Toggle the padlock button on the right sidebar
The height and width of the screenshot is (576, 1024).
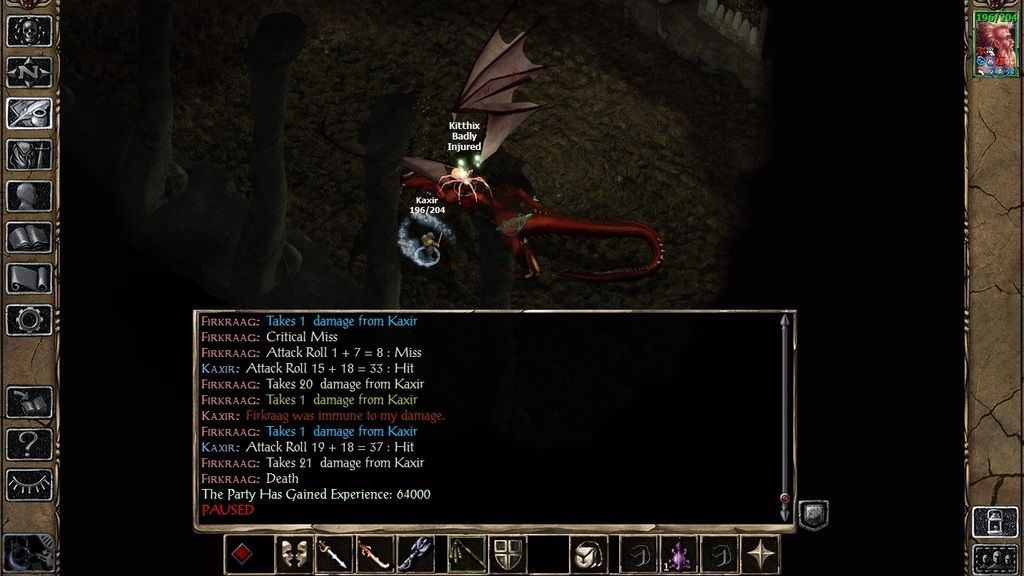click(x=994, y=521)
